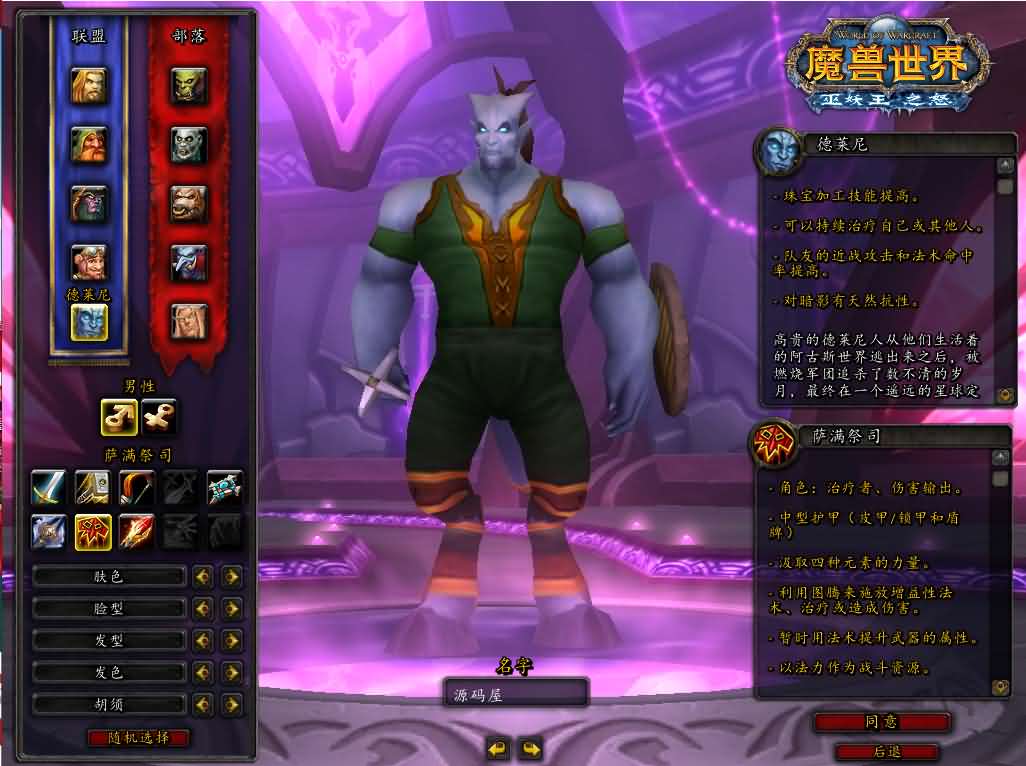Choose the Warrior class sword icon

(48, 487)
